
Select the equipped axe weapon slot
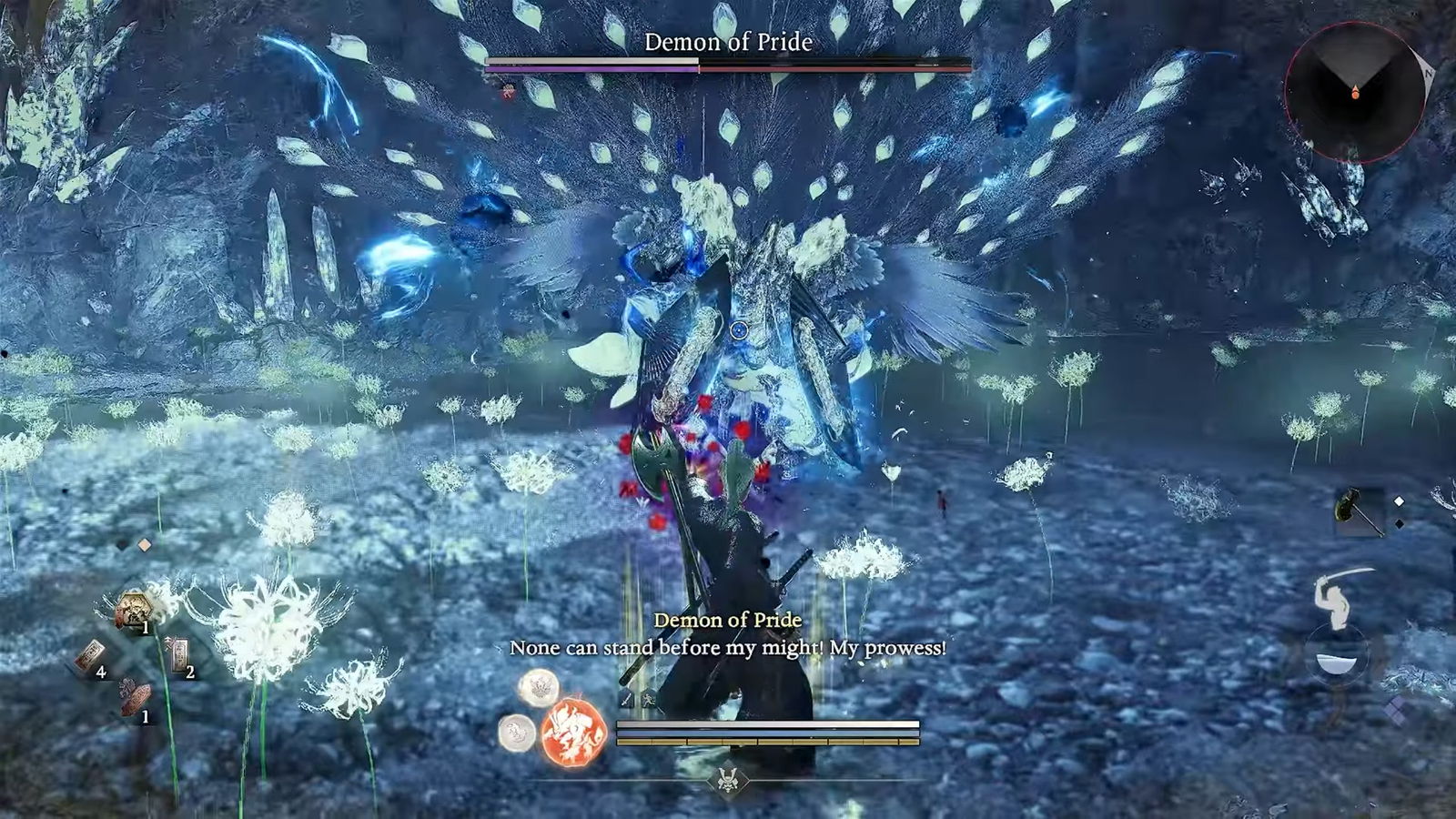(1359, 512)
